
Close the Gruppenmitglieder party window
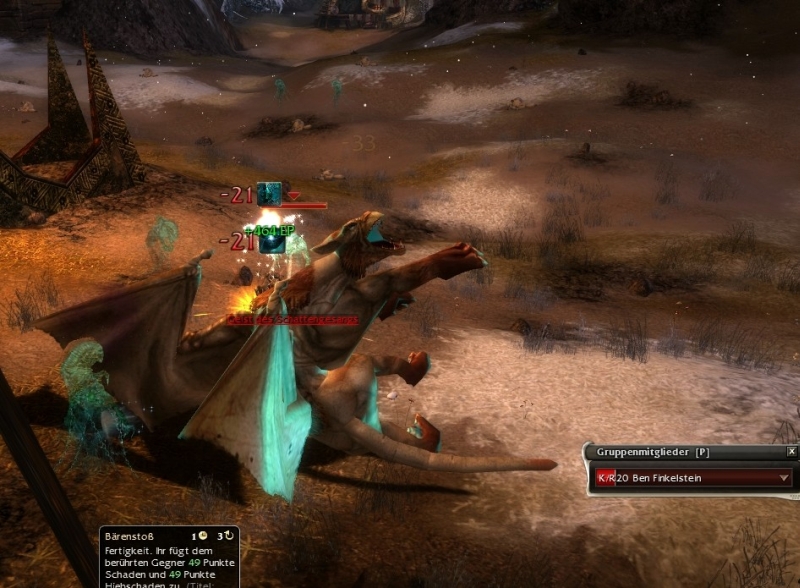click(x=791, y=451)
